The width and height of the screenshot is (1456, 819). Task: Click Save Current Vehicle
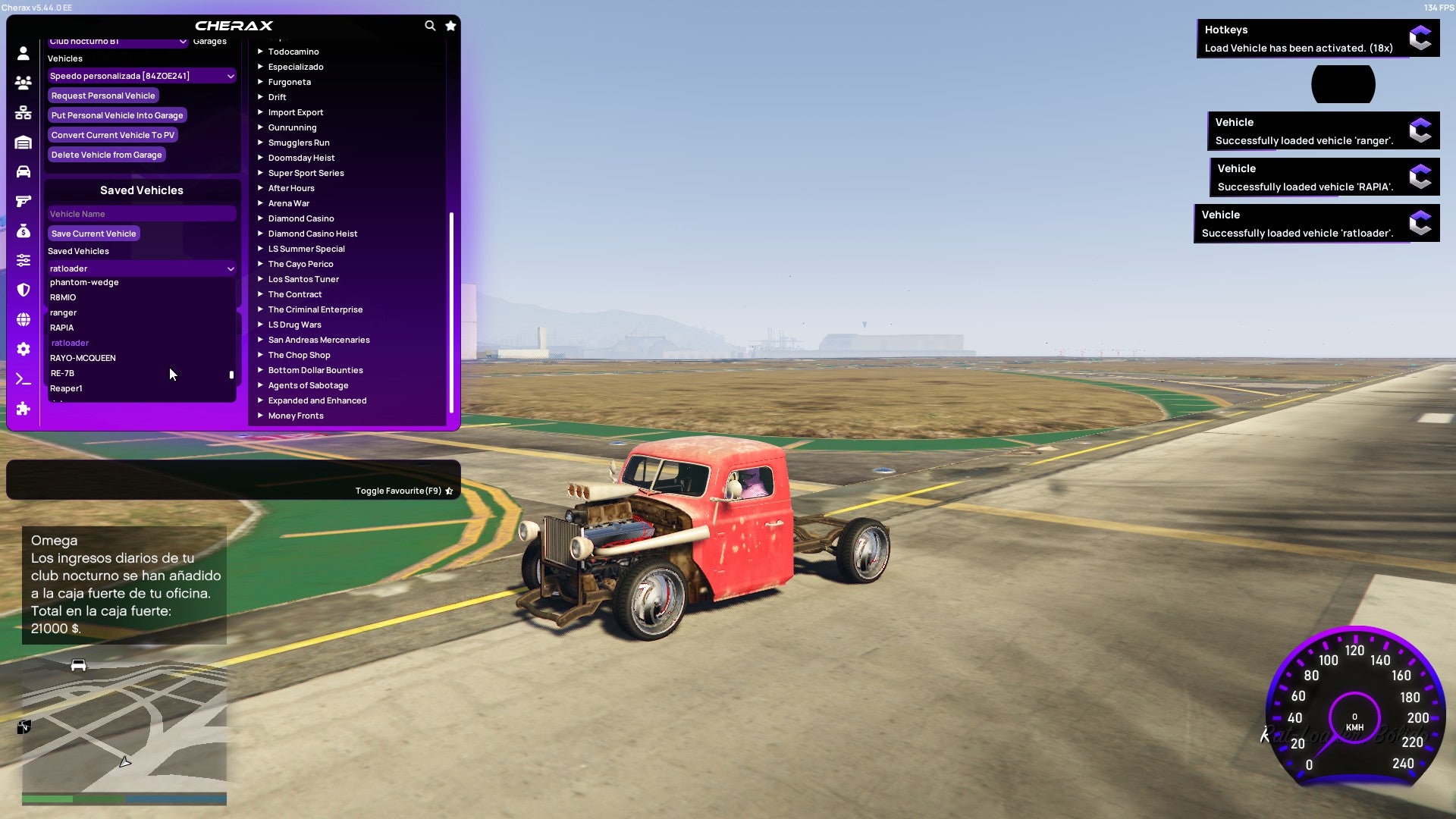(x=94, y=233)
